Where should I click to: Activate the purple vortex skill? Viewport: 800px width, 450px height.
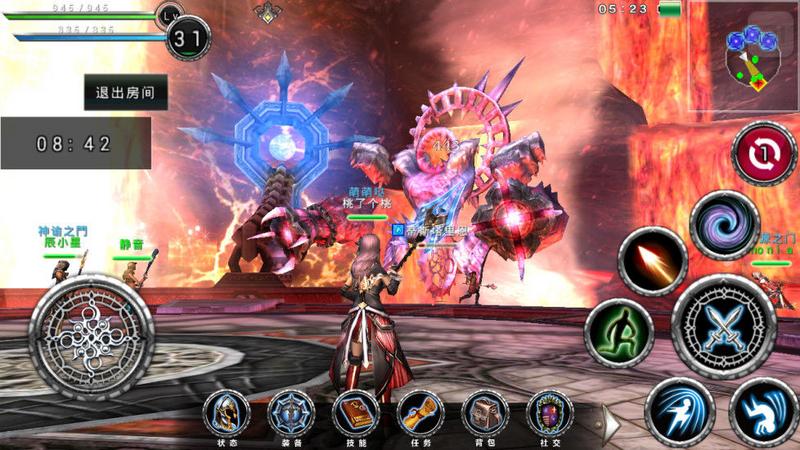725,225
